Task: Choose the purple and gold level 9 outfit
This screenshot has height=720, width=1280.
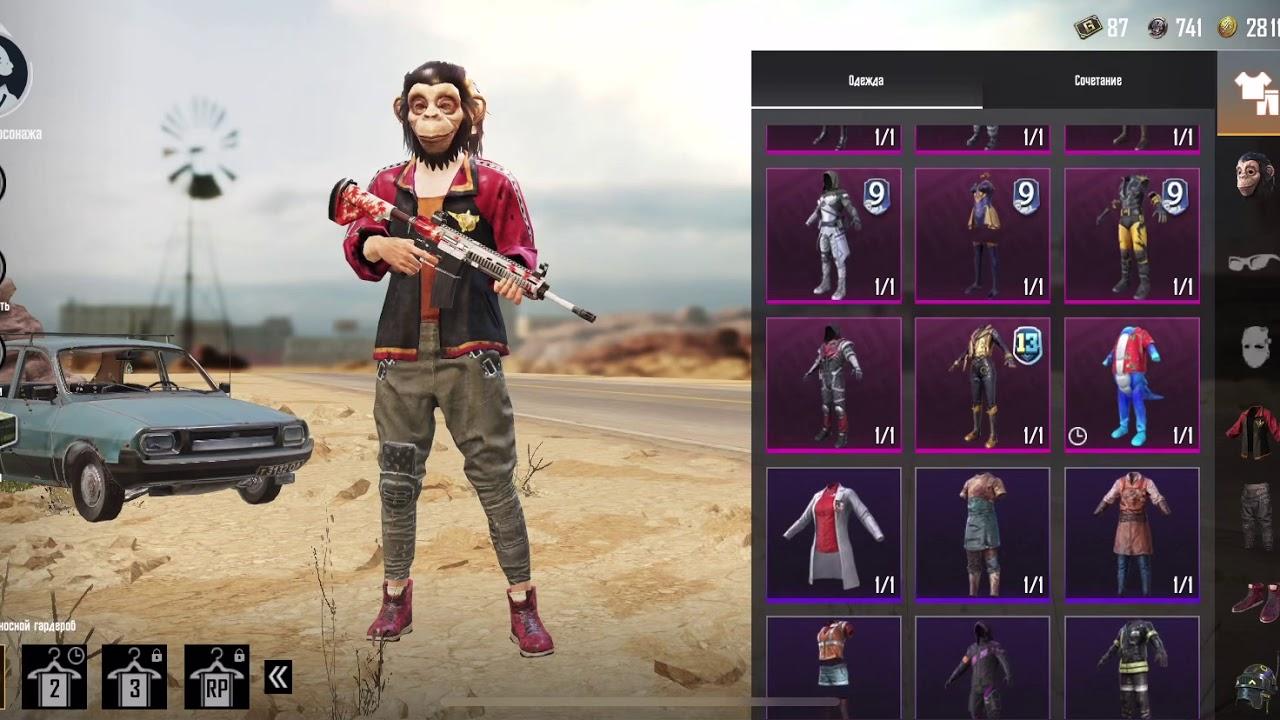Action: [982, 235]
